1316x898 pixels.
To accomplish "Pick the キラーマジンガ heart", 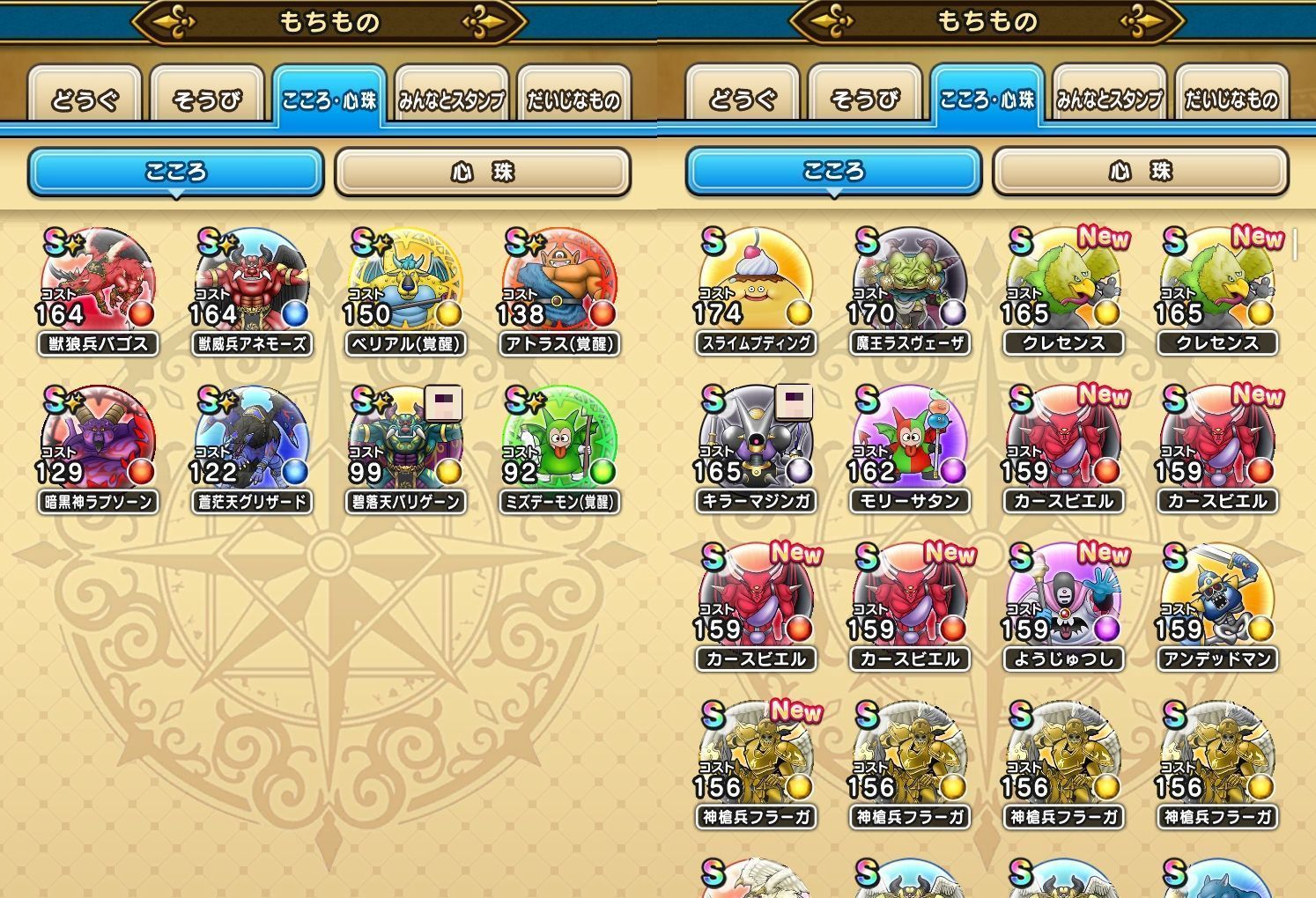I will [756, 441].
